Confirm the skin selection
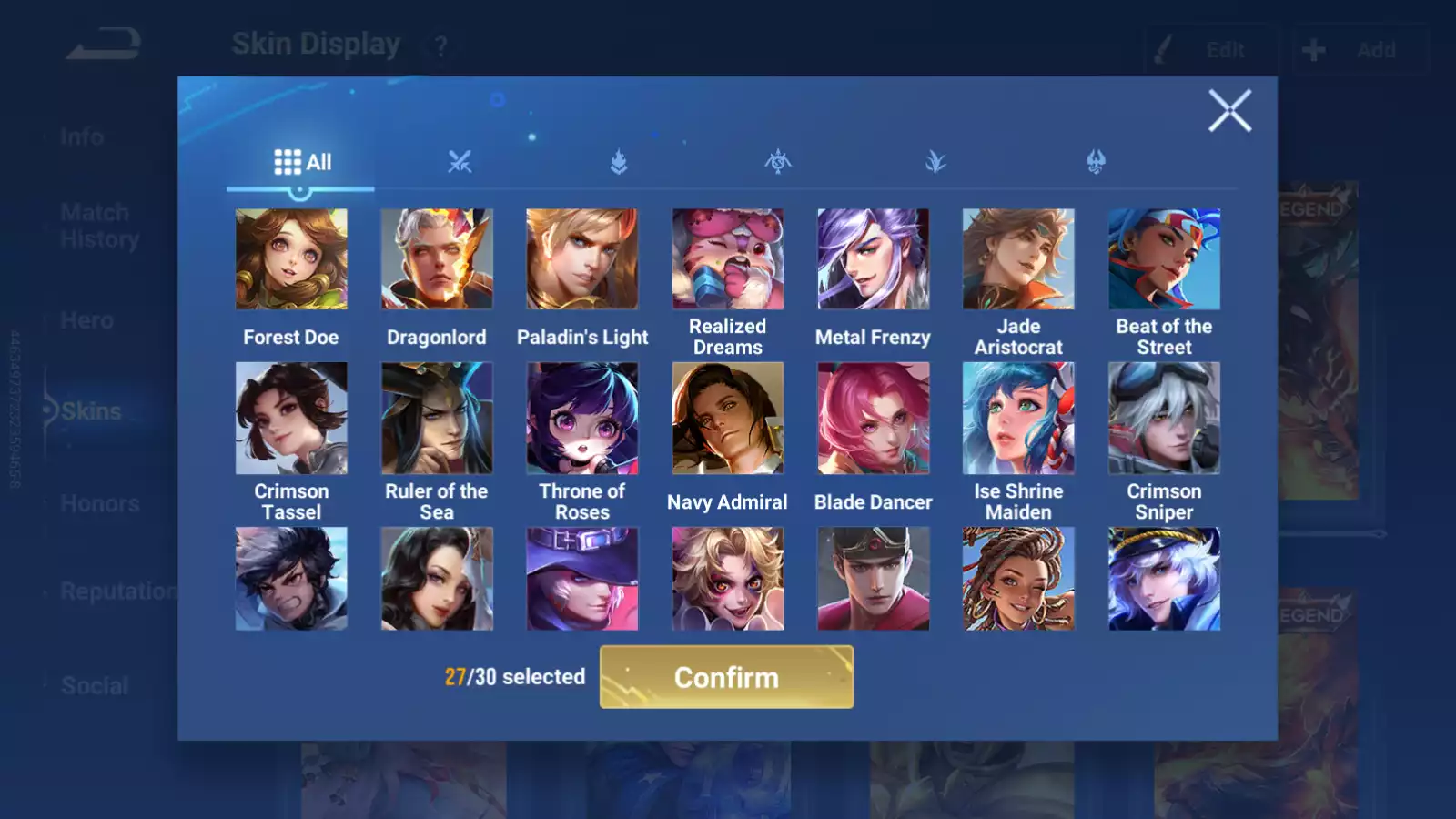This screenshot has width=1456, height=819. click(x=726, y=677)
